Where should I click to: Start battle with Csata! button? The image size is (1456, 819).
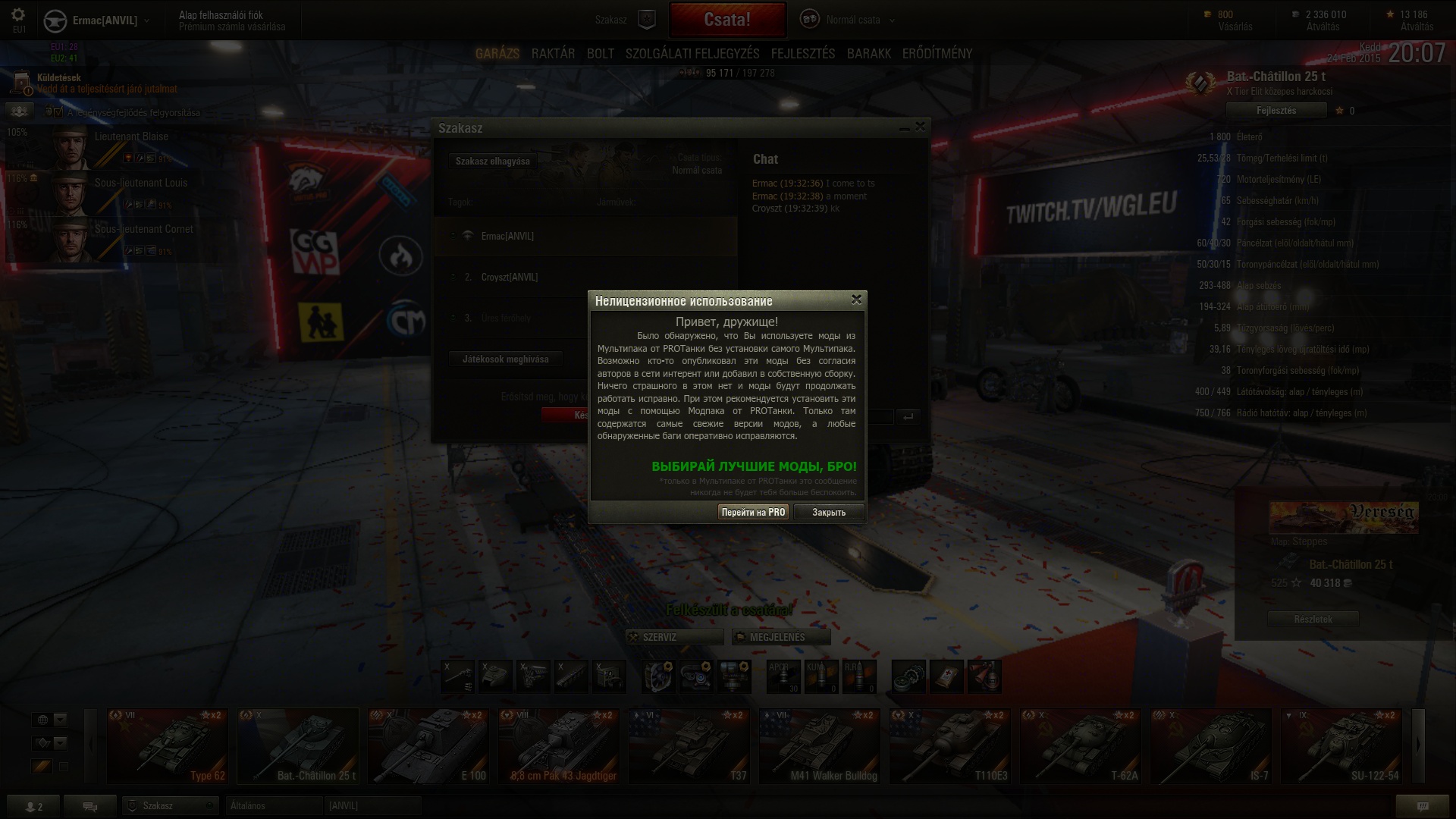click(727, 20)
